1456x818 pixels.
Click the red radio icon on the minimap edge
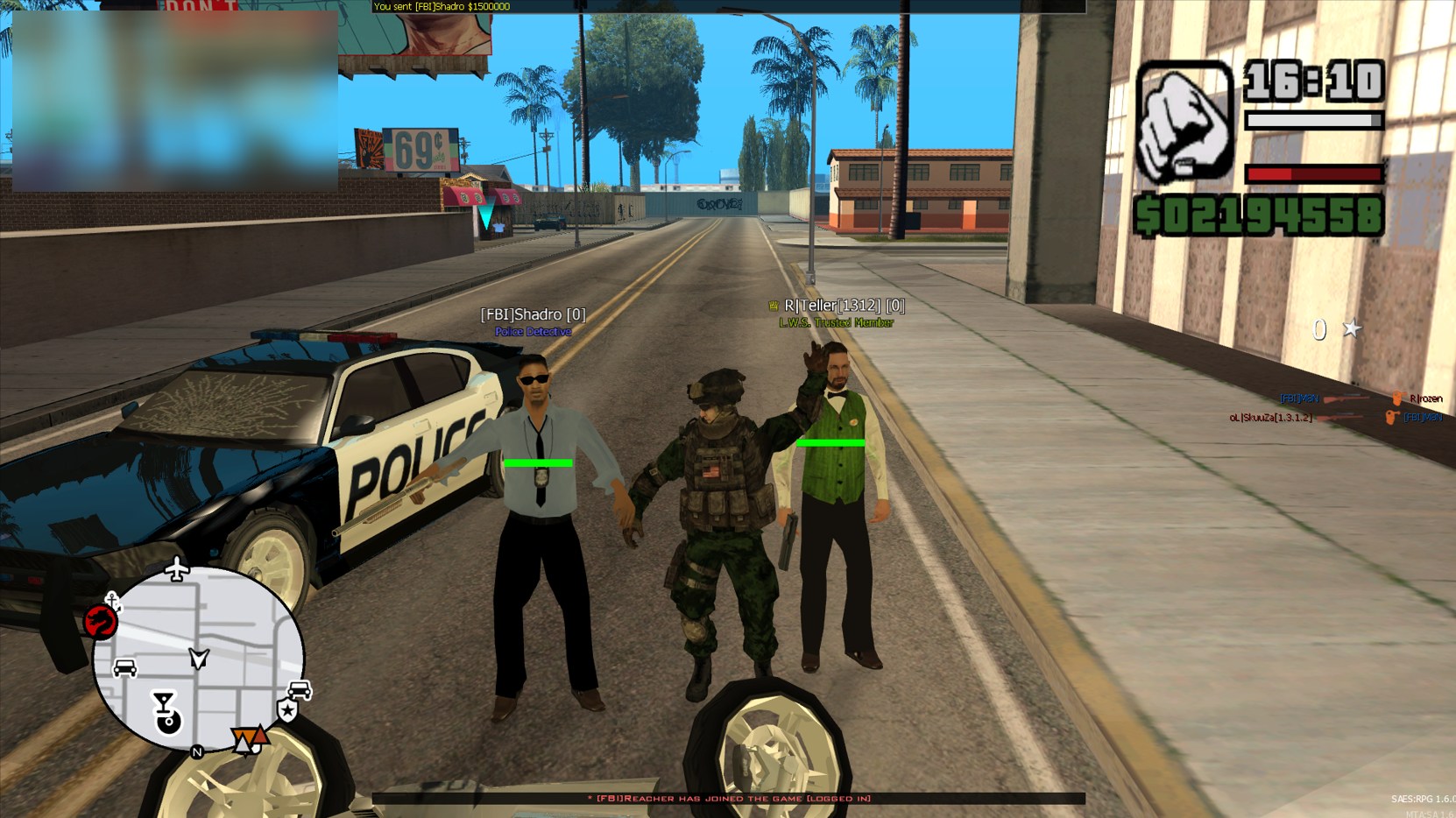click(x=100, y=621)
